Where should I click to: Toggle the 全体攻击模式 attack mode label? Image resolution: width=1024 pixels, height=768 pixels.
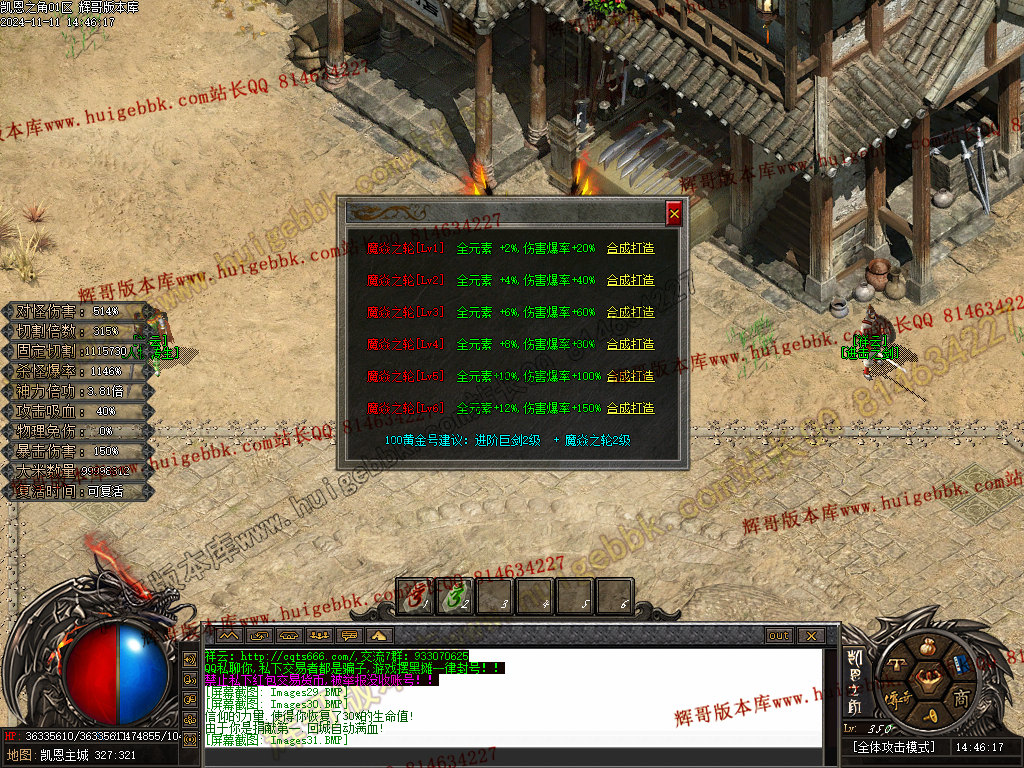pyautogui.click(x=893, y=747)
